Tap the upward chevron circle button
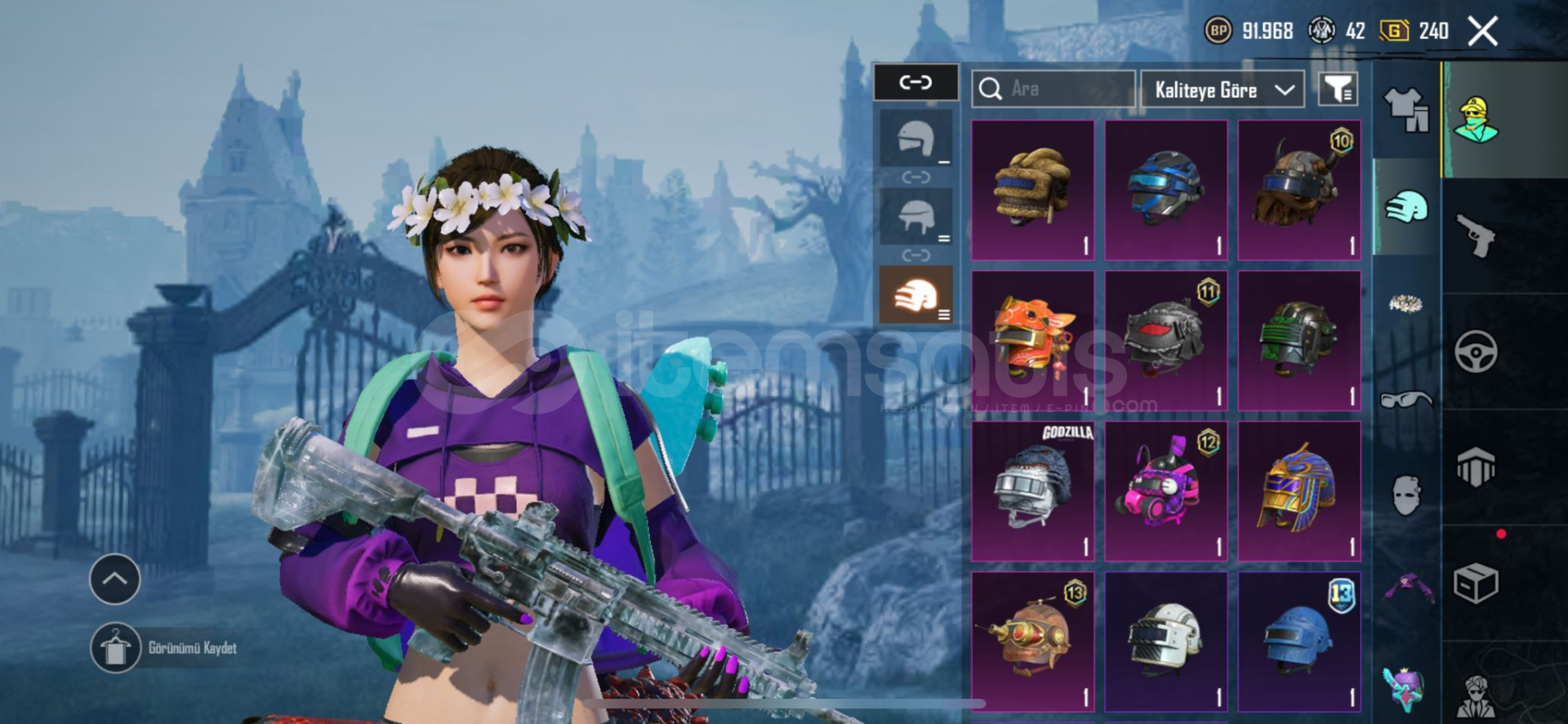Screen dimensions: 1568x724 tap(114, 580)
